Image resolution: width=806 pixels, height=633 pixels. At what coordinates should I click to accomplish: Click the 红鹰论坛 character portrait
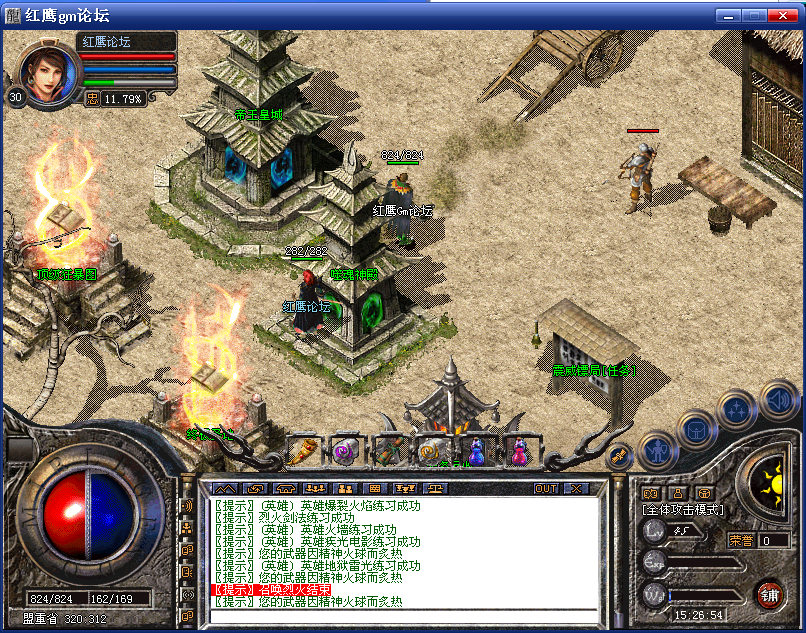click(x=48, y=72)
